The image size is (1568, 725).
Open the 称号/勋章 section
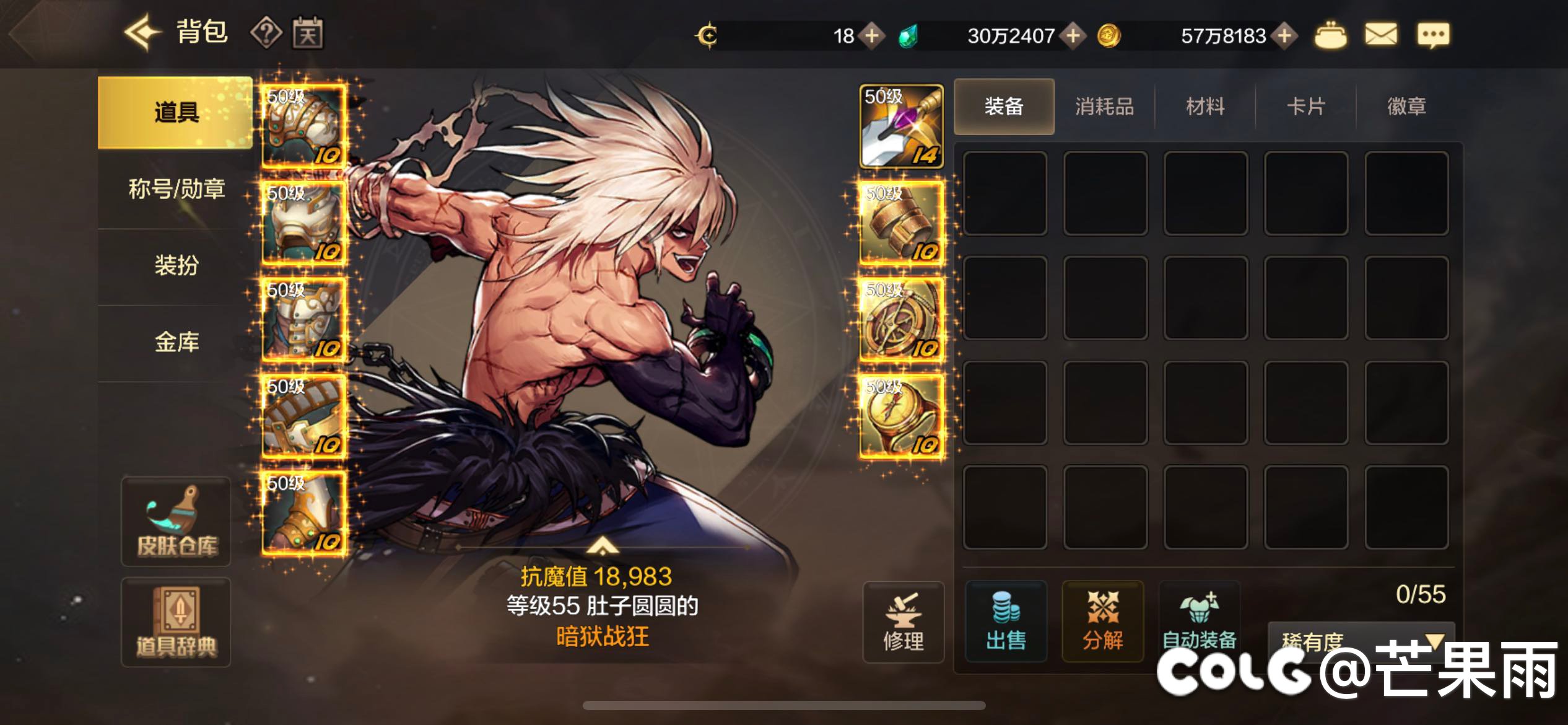click(x=176, y=189)
